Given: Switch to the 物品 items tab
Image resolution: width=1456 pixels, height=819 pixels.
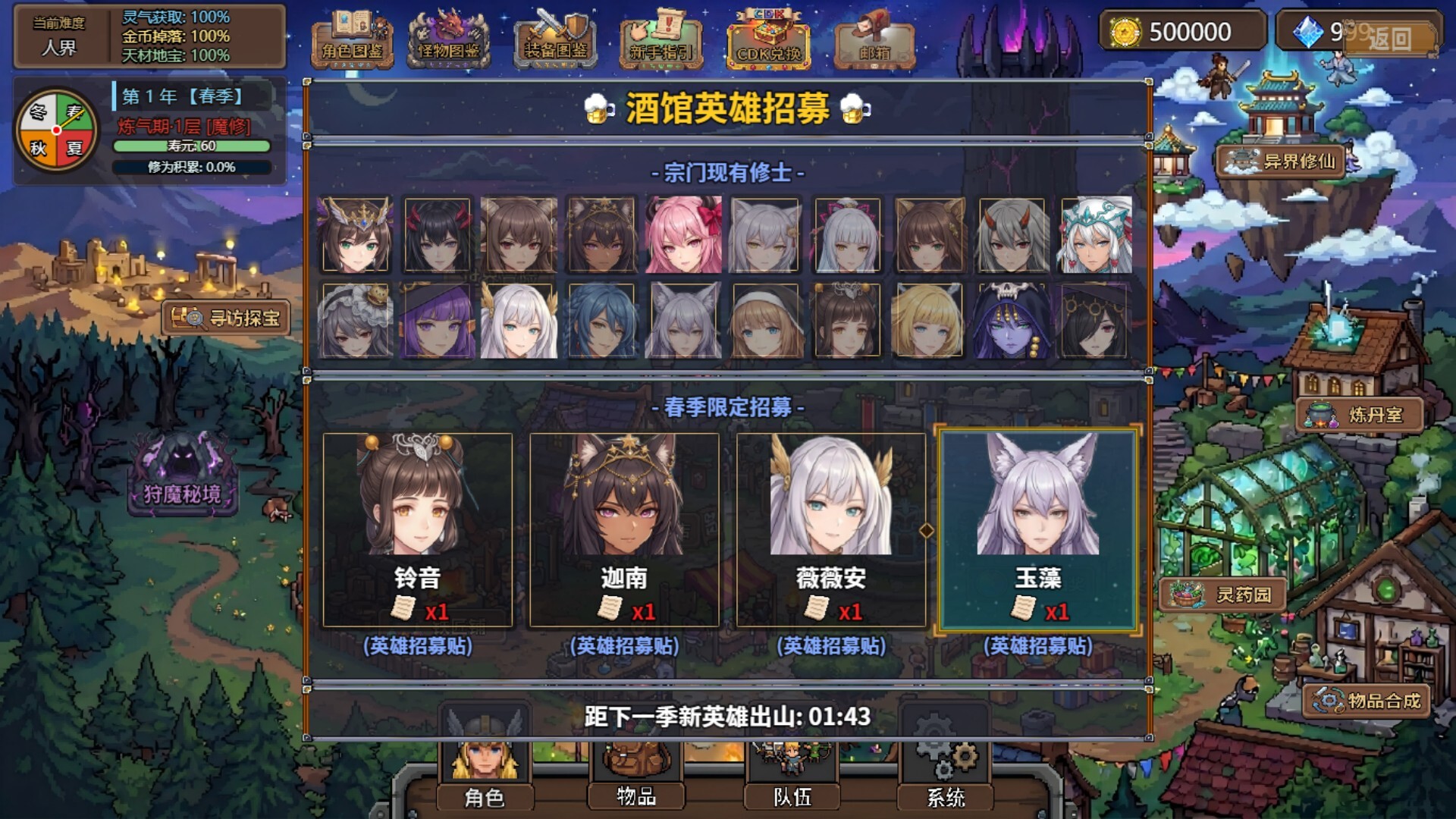Looking at the screenshot, I should pyautogui.click(x=636, y=799).
